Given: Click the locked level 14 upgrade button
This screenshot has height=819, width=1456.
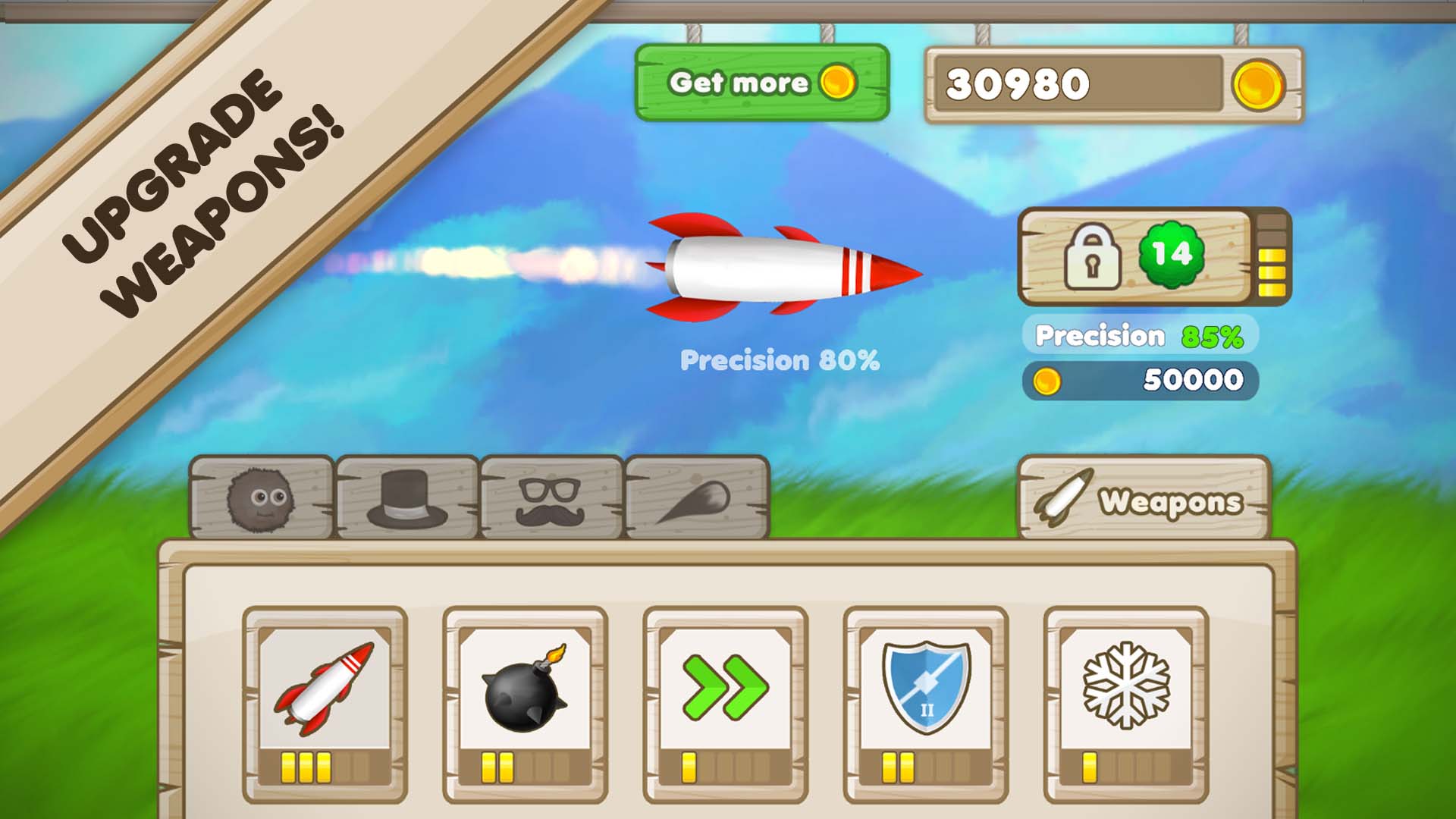Looking at the screenshot, I should pyautogui.click(x=1134, y=256).
